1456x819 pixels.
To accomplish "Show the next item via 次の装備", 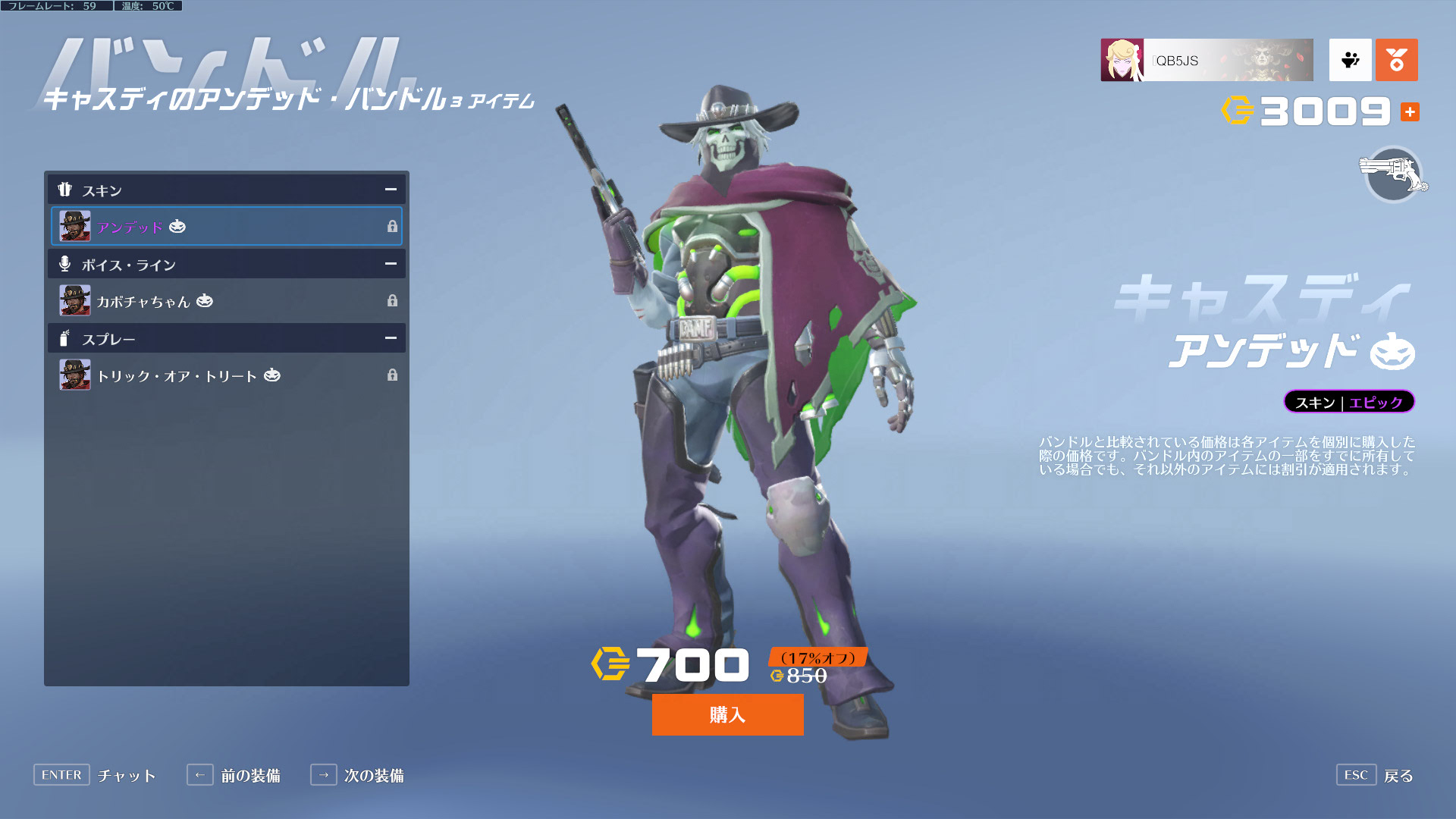I will pos(357,775).
